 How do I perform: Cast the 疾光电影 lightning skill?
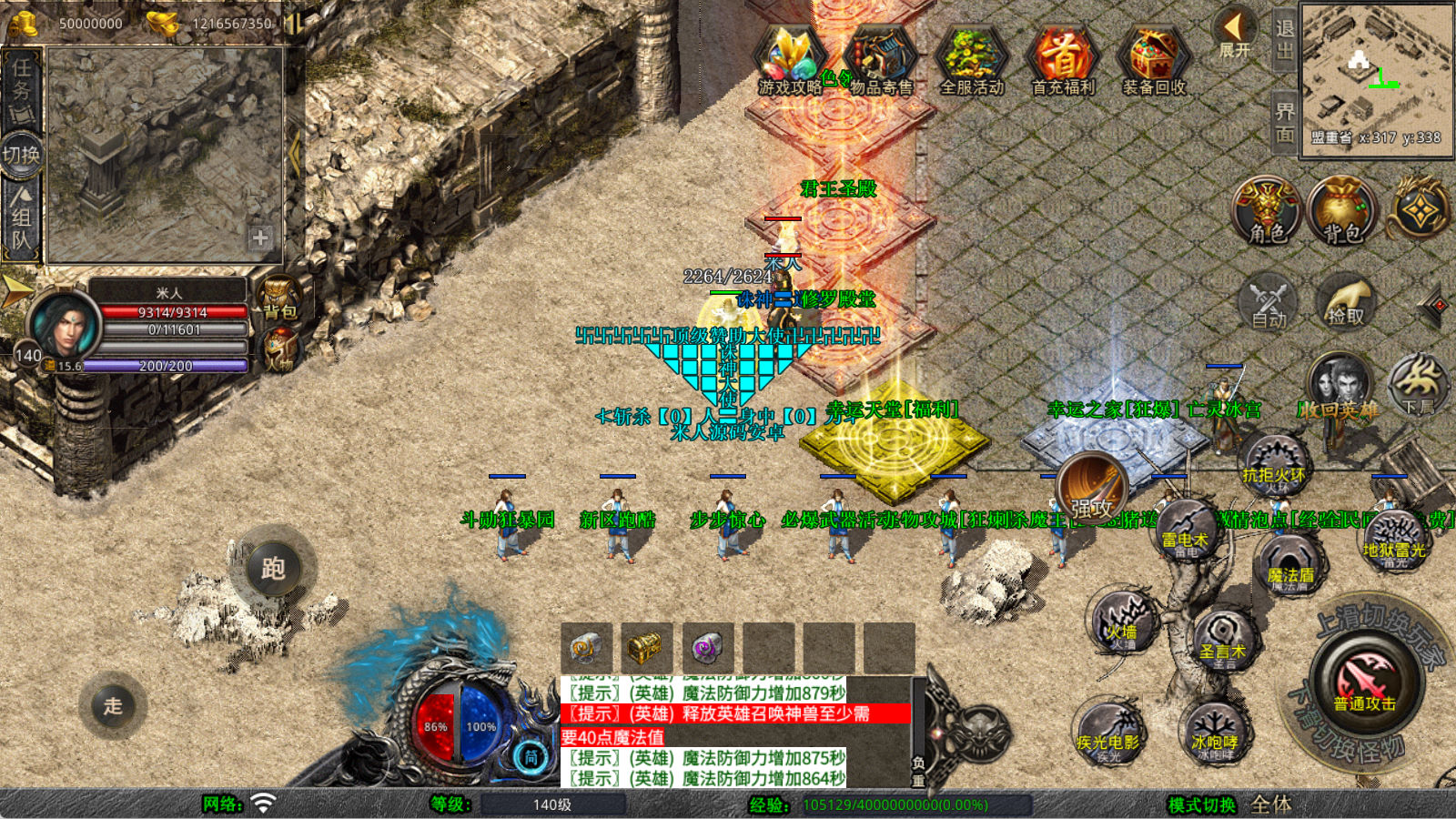[x=1108, y=731]
